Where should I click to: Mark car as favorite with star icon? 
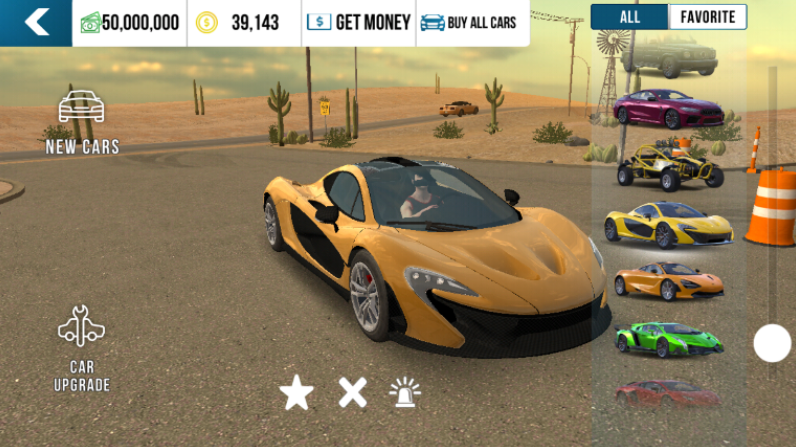click(x=296, y=393)
